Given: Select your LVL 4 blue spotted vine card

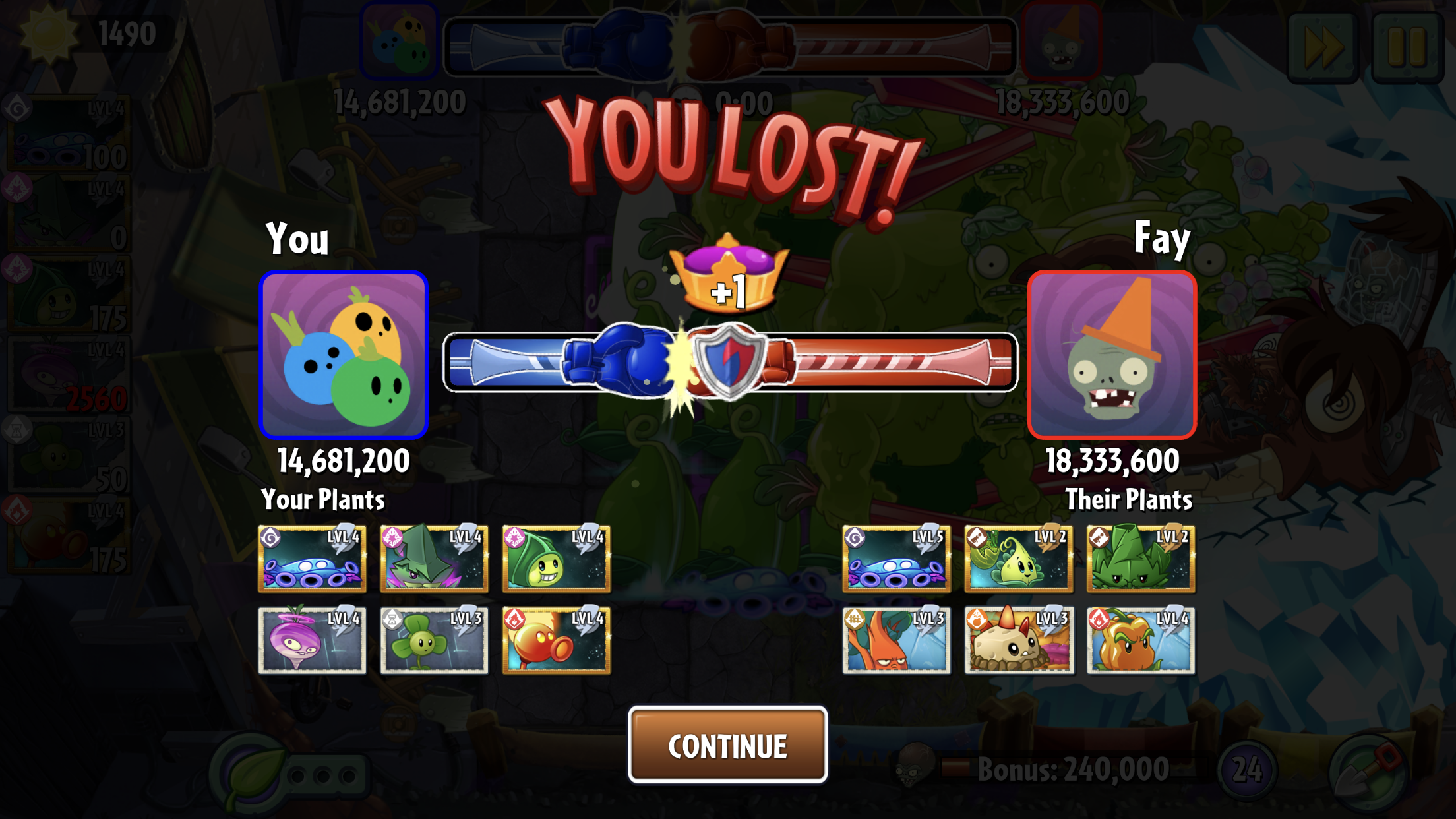Looking at the screenshot, I should [x=312, y=559].
